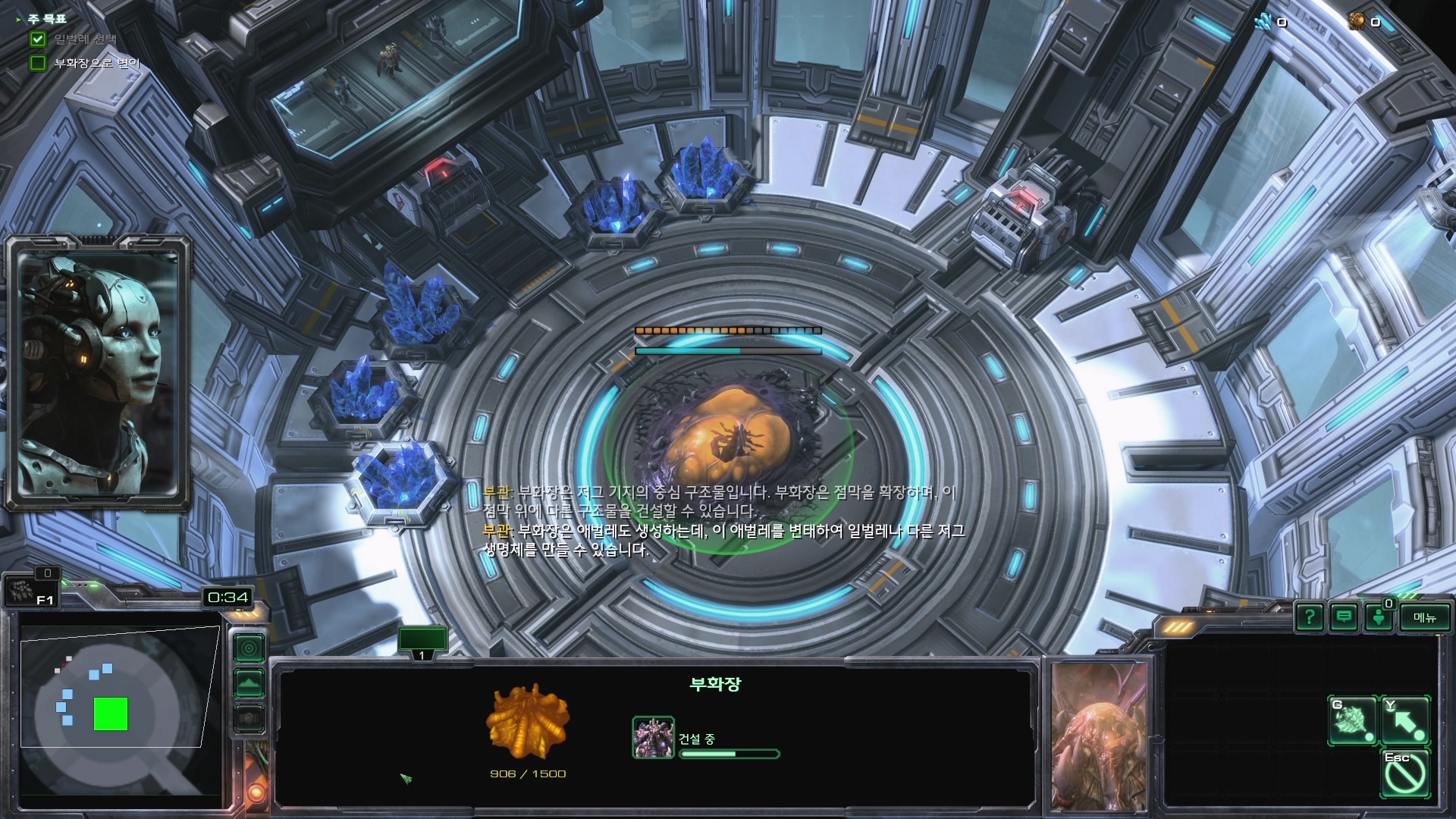1456x819 pixels.
Task: Click the 부화장으로 변이 objective entry
Action: pos(96,63)
